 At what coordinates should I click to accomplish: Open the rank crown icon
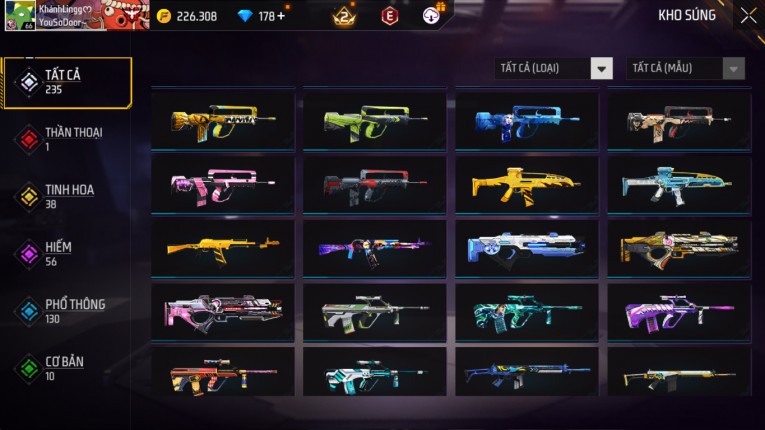tap(344, 16)
